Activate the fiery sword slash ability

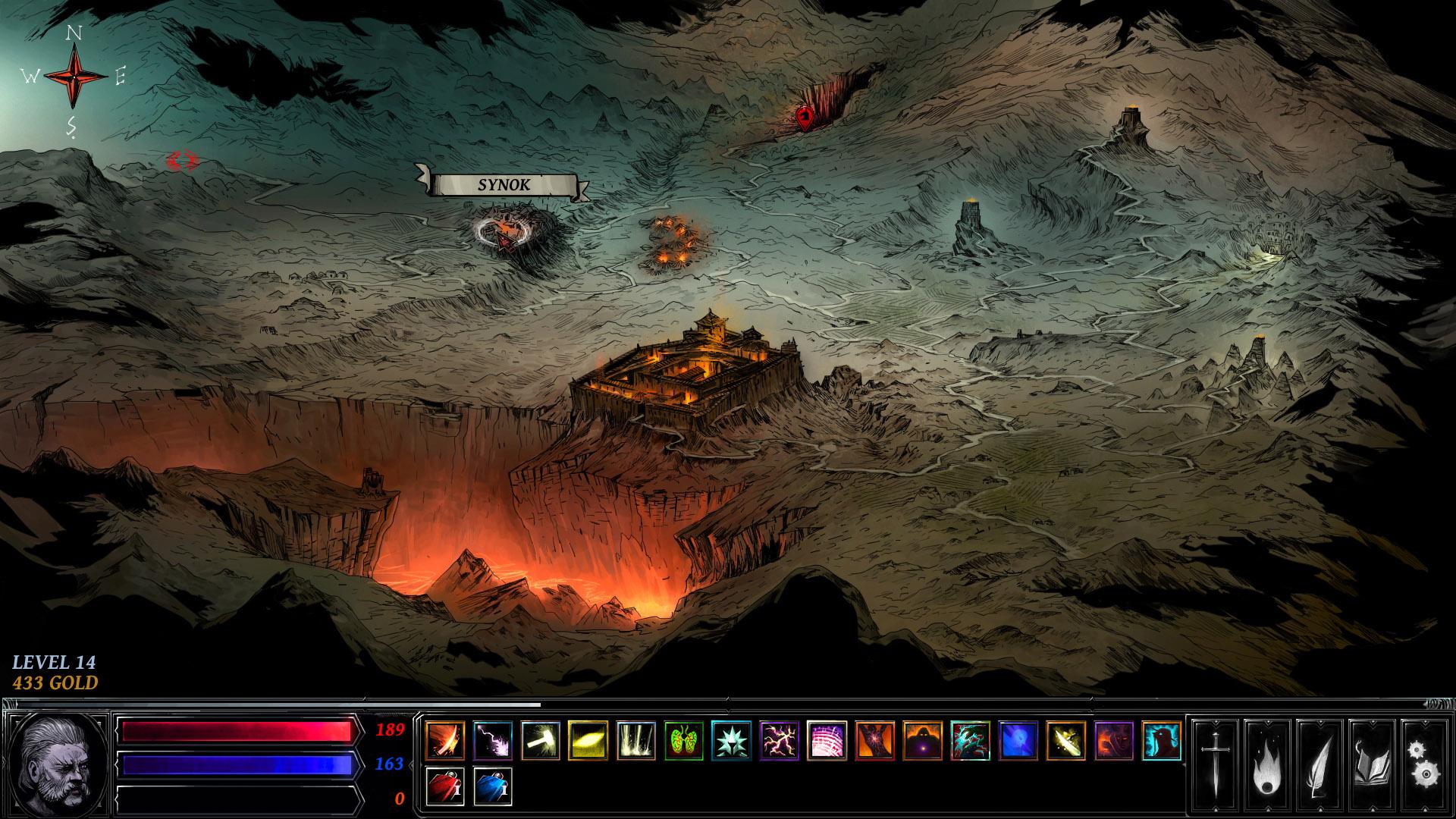tap(445, 740)
